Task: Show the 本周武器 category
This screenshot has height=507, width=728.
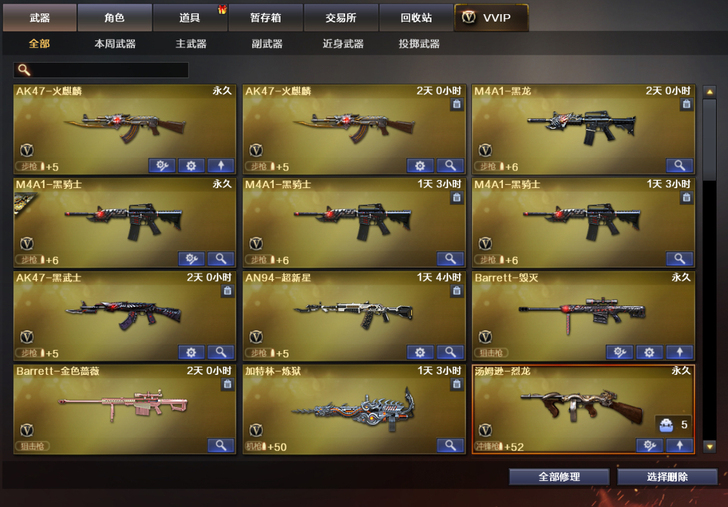Action: coord(115,44)
